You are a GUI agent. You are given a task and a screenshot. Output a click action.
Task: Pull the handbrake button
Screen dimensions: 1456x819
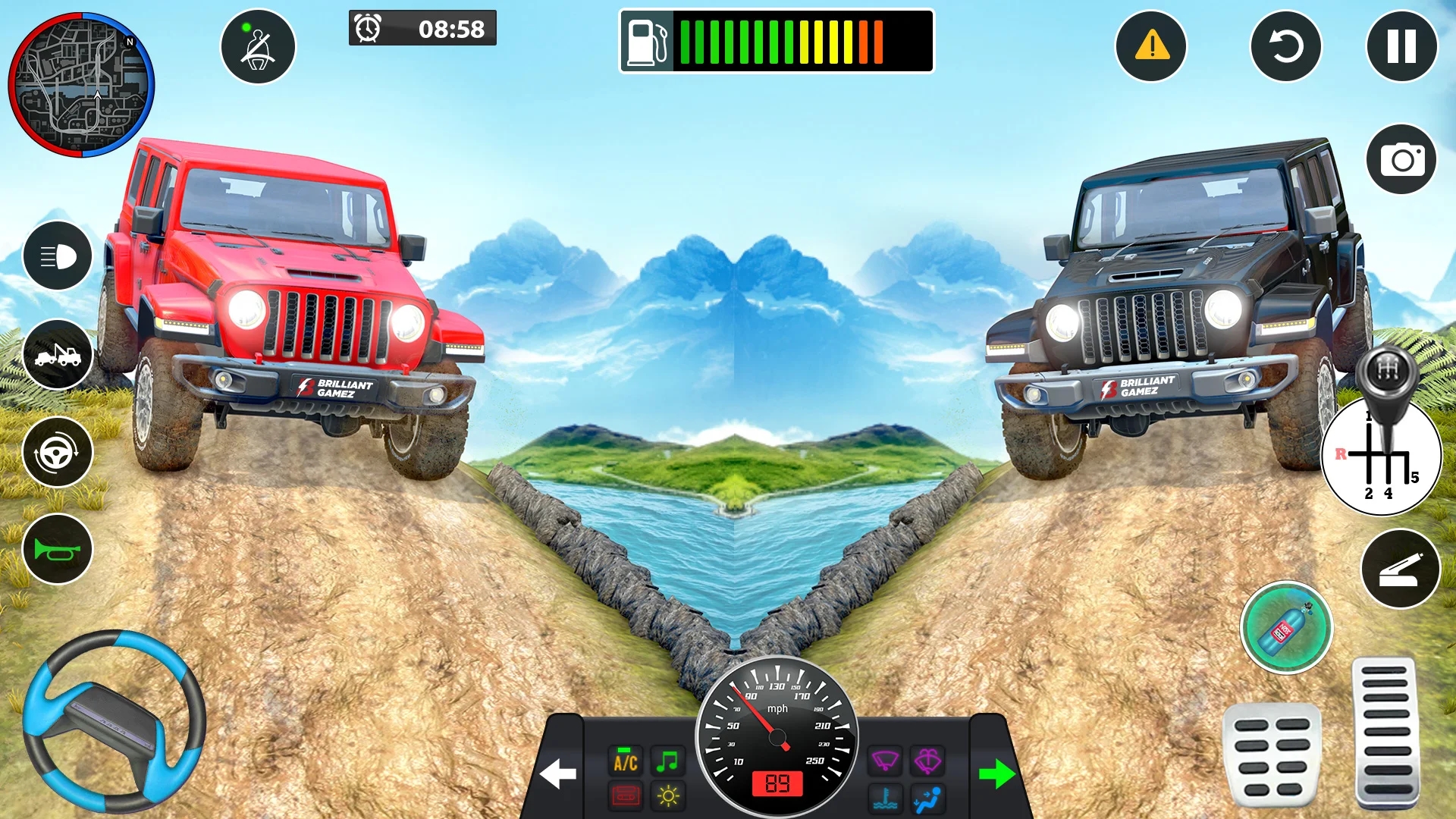coord(1400,570)
